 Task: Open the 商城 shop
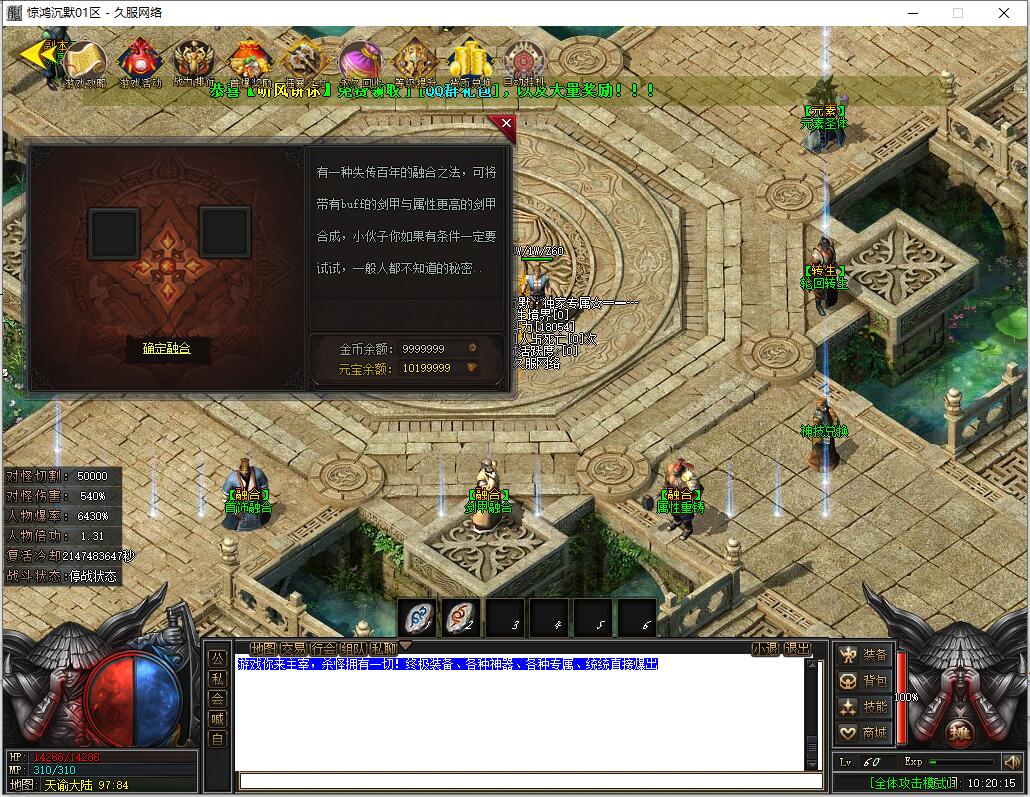864,733
